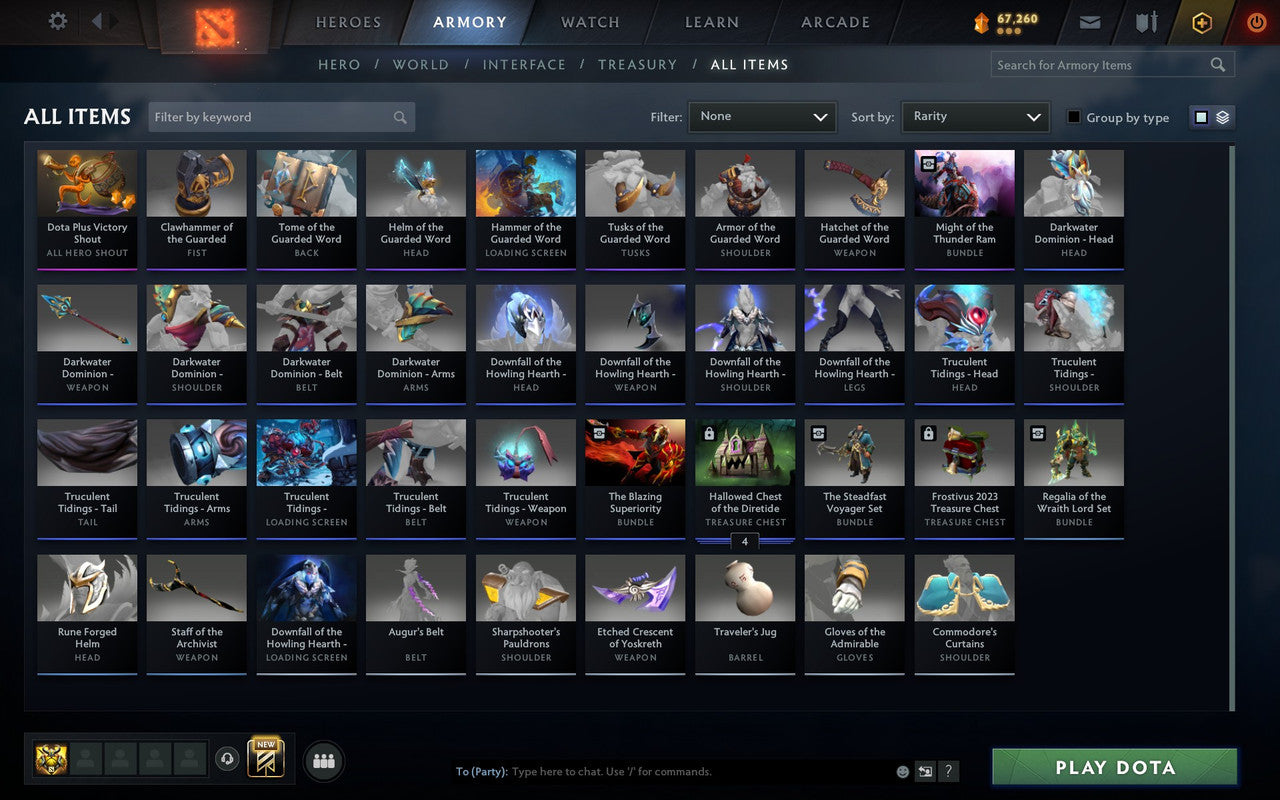Open the Sort by Rarity dropdown

click(x=975, y=117)
